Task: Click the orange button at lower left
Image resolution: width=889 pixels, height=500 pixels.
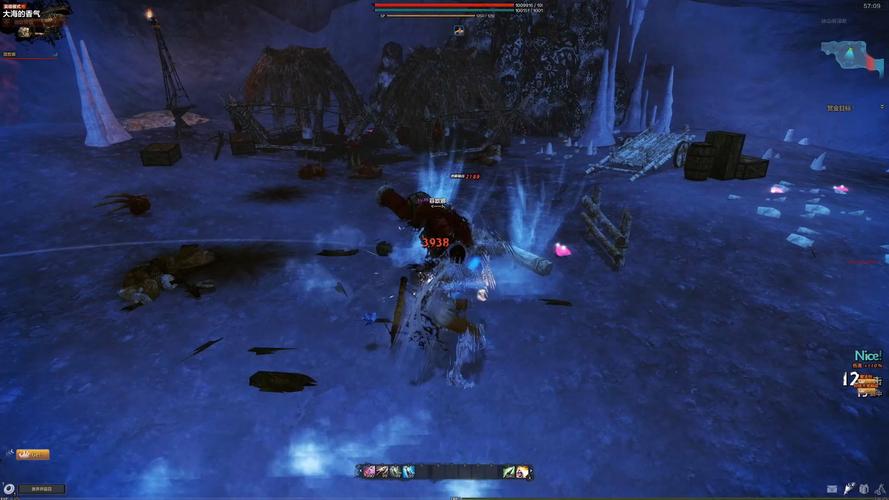Action: [33, 454]
